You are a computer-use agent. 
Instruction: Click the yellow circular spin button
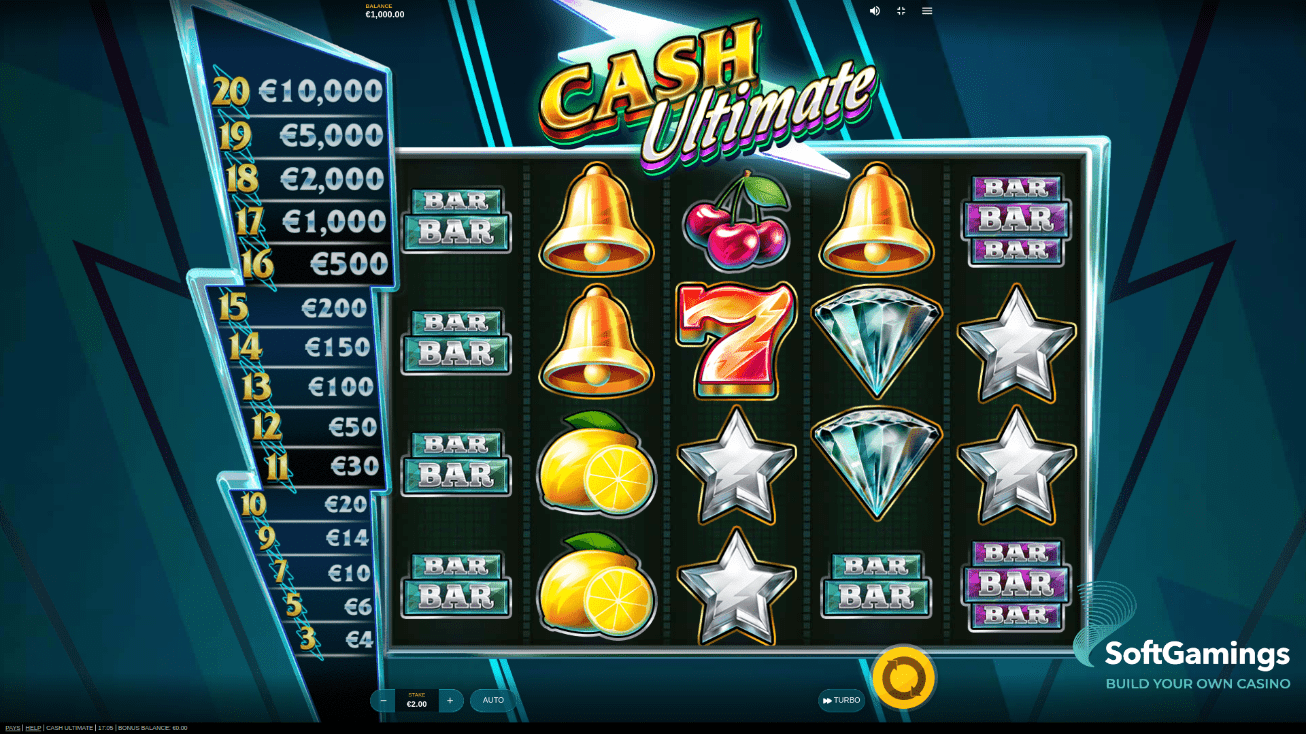[904, 677]
